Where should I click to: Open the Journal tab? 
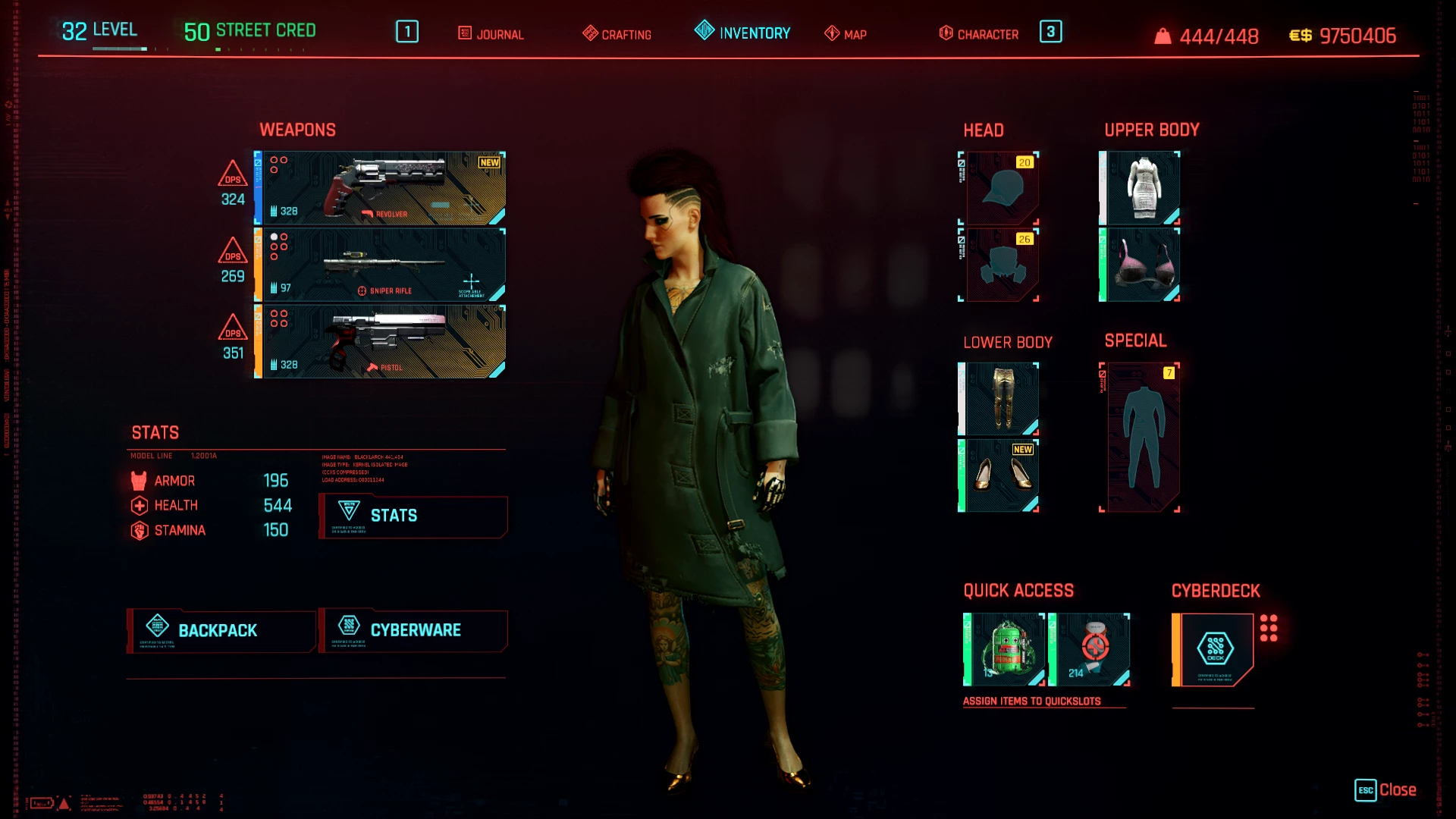coord(491,34)
